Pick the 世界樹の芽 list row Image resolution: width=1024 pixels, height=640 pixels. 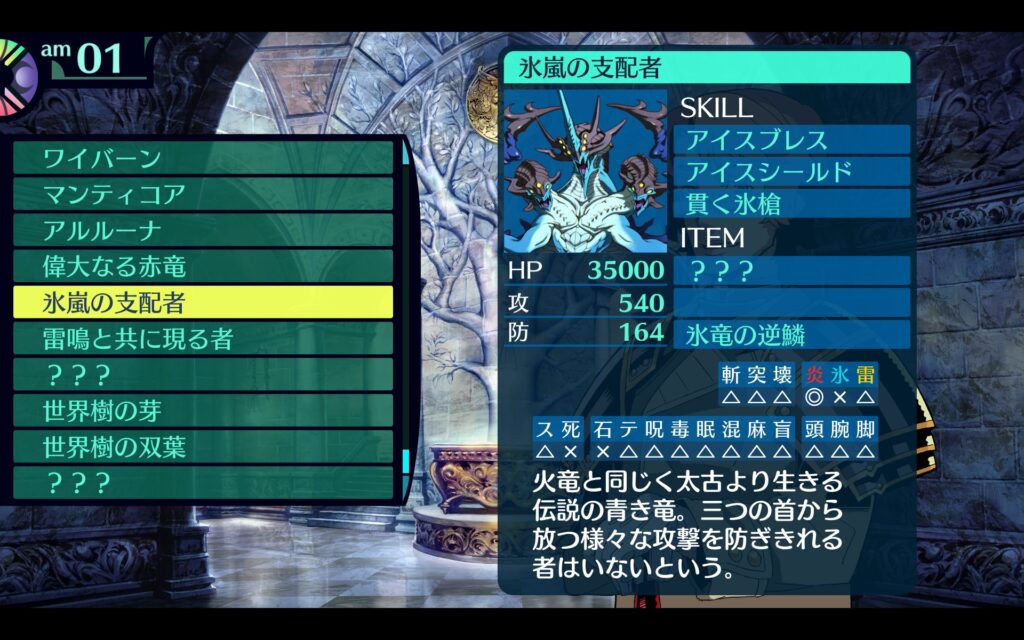tap(203, 410)
